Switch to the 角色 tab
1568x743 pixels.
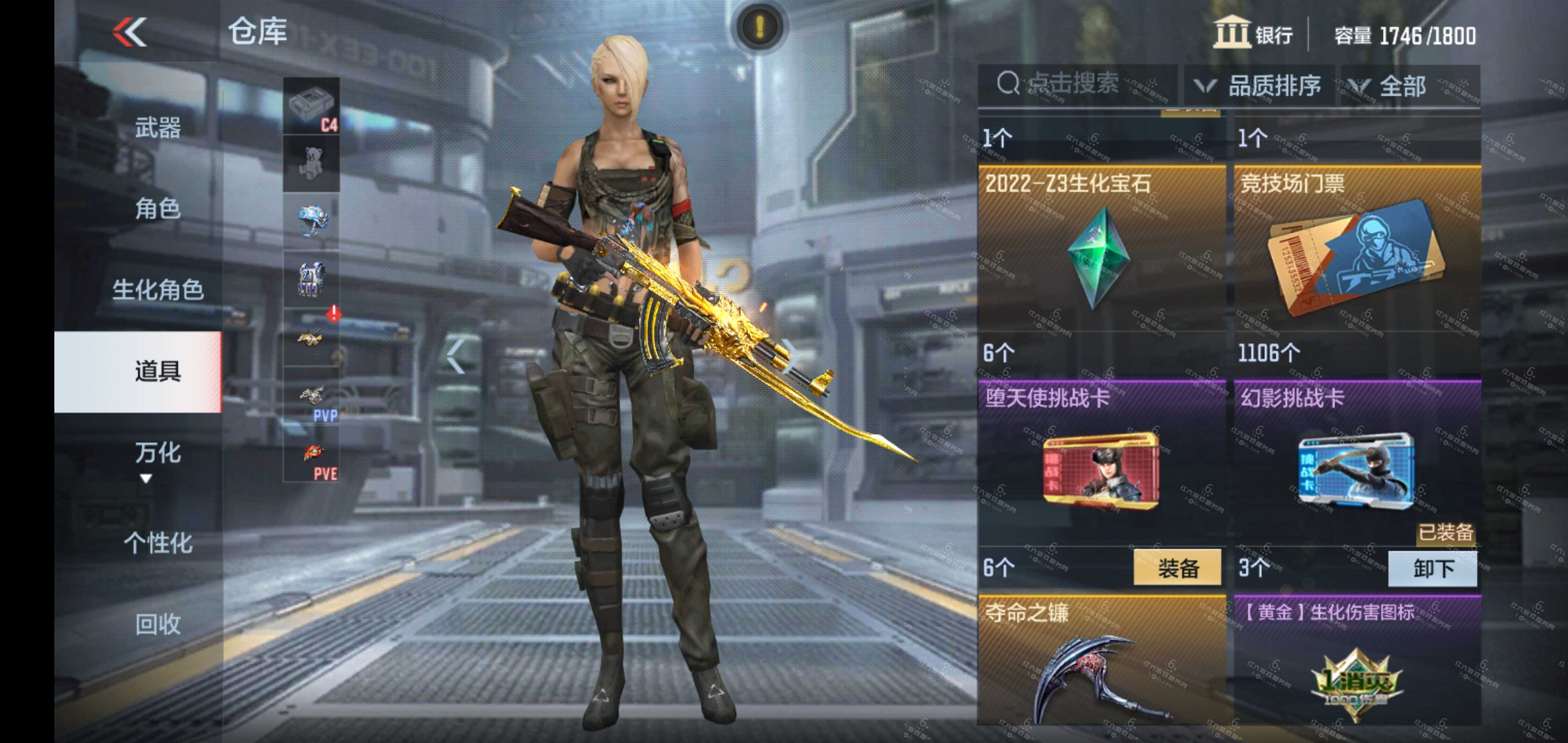click(157, 209)
